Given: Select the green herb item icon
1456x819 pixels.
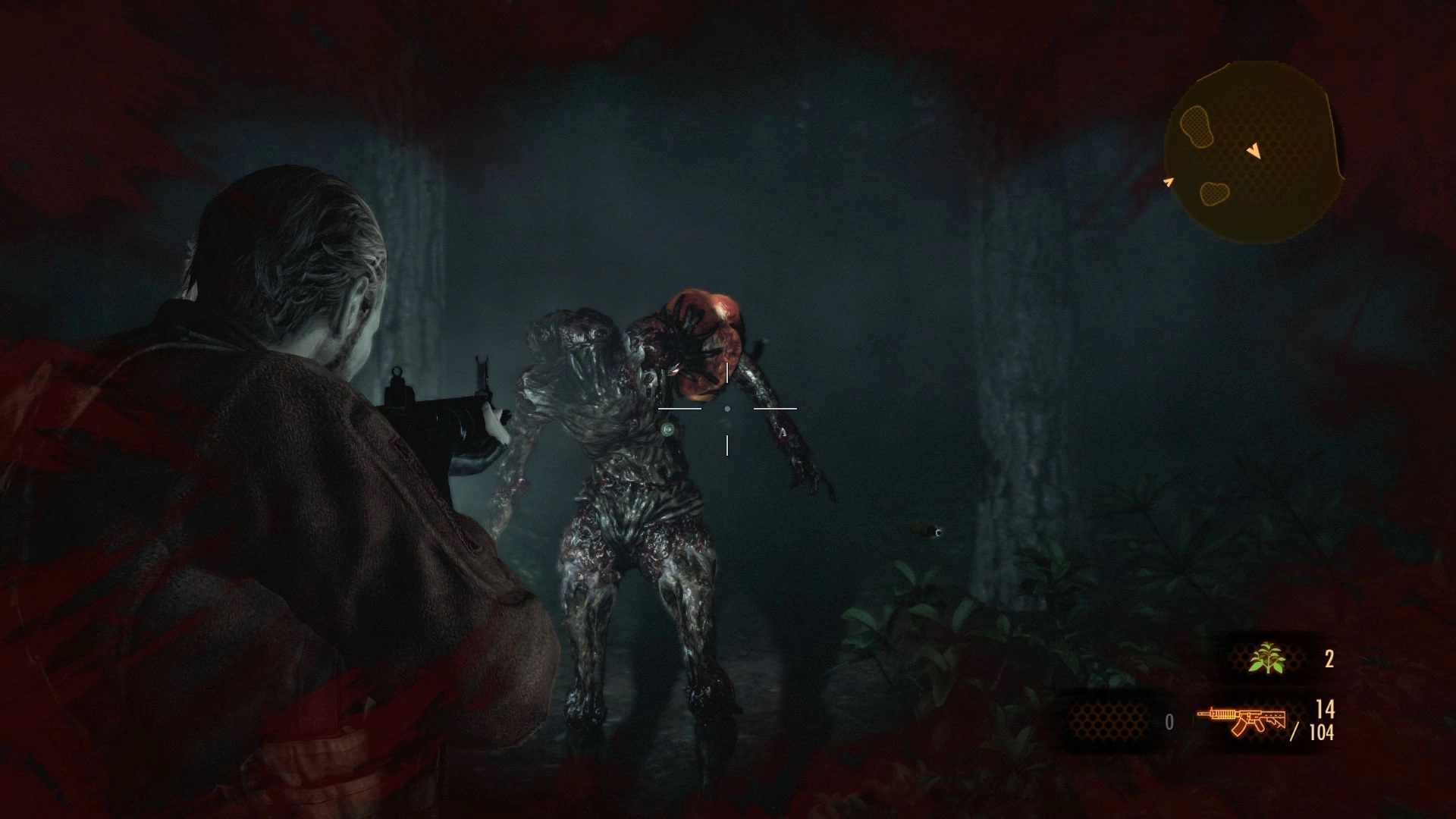Looking at the screenshot, I should coord(1268,658).
